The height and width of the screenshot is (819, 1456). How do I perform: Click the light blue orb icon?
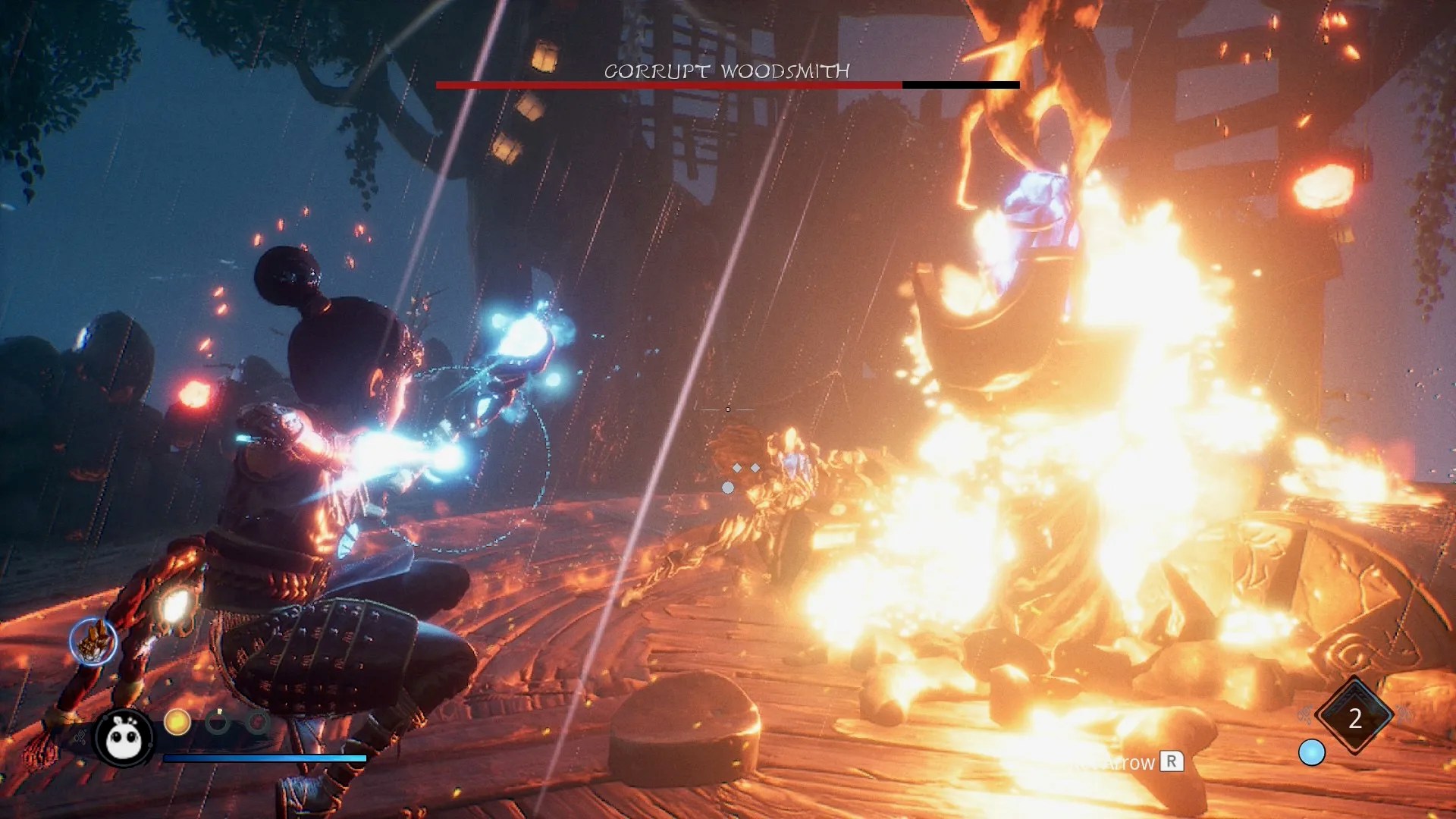[x=1311, y=752]
